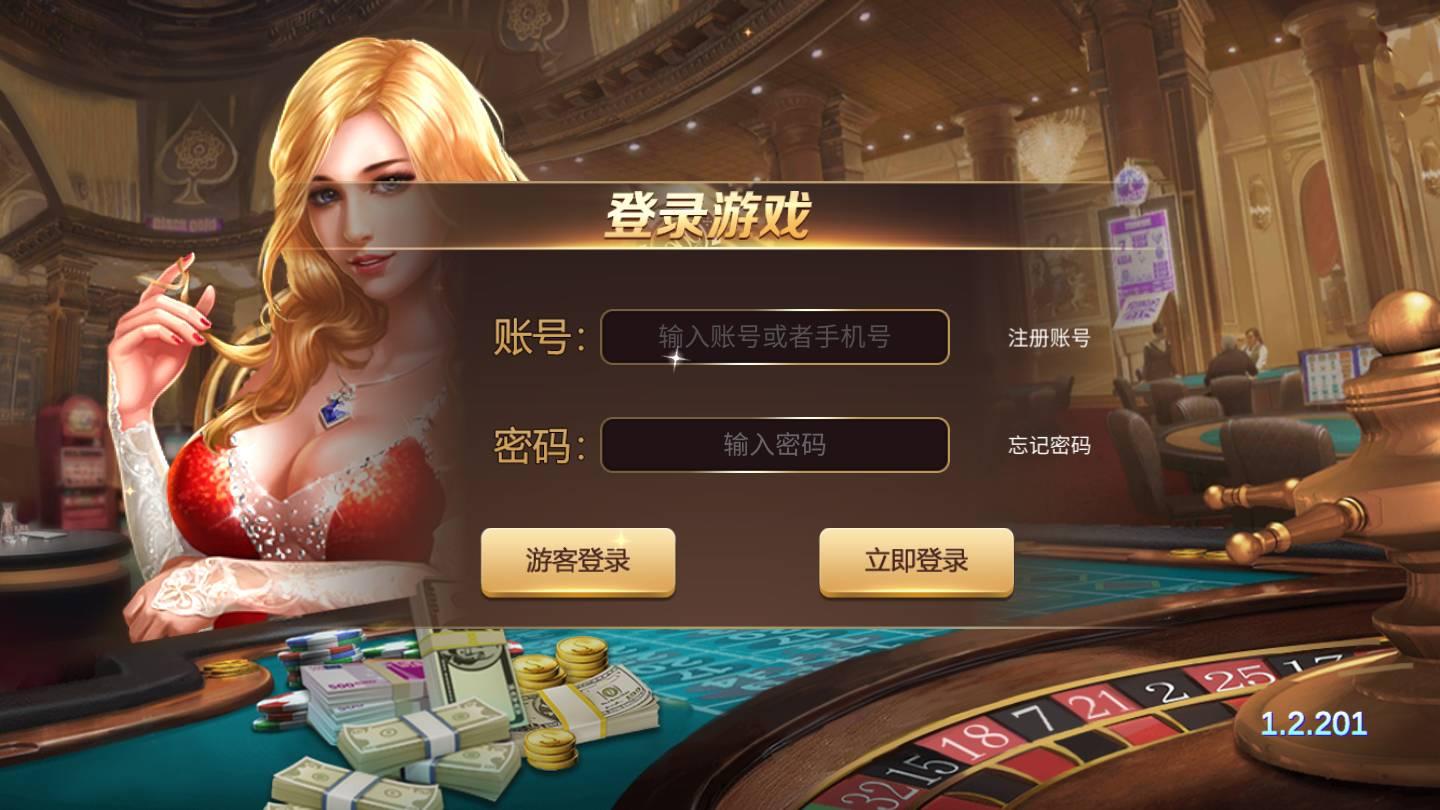Viewport: 1440px width, 810px height.
Task: Click inside the account number entry box
Action: point(775,338)
